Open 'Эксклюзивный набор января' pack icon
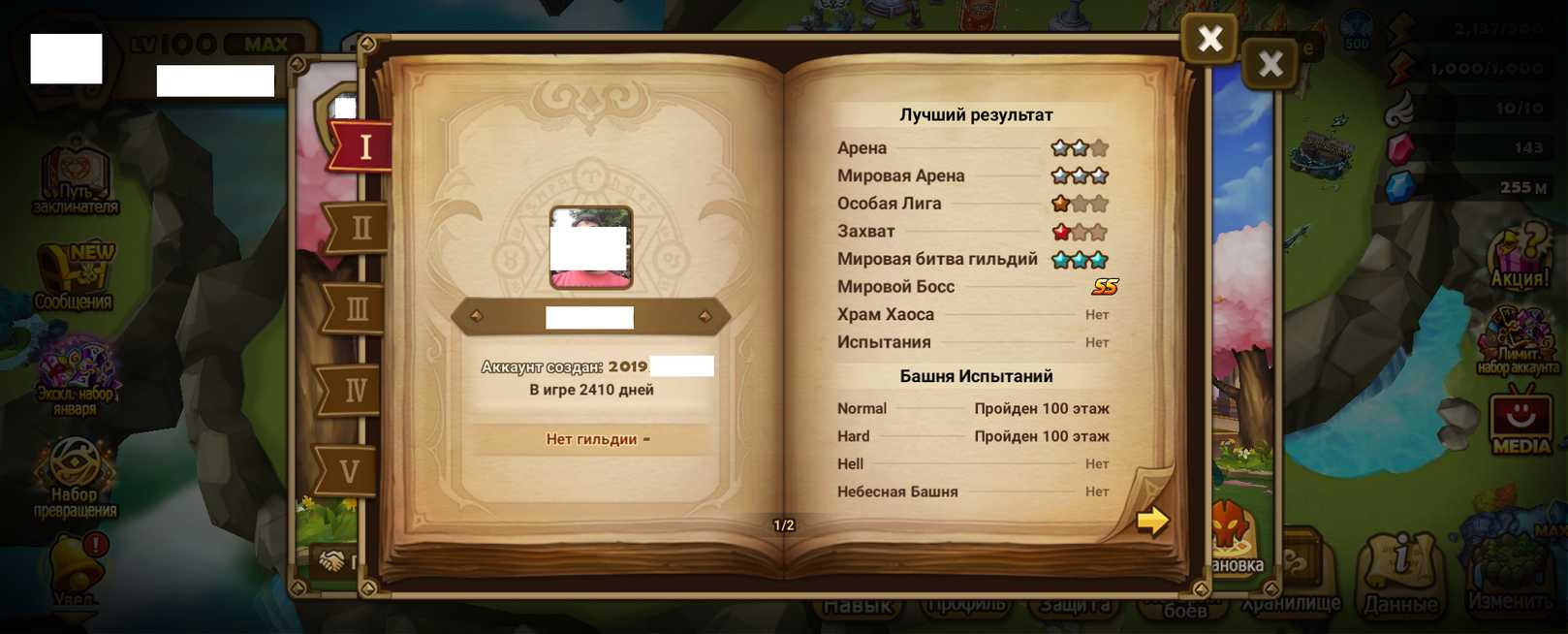The width and height of the screenshot is (1568, 634). [x=76, y=377]
